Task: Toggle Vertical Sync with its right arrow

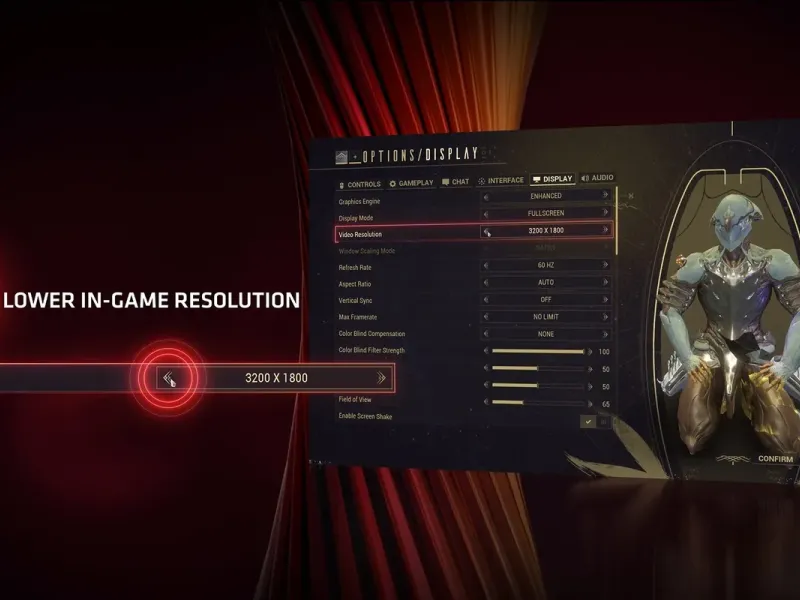Action: [605, 299]
